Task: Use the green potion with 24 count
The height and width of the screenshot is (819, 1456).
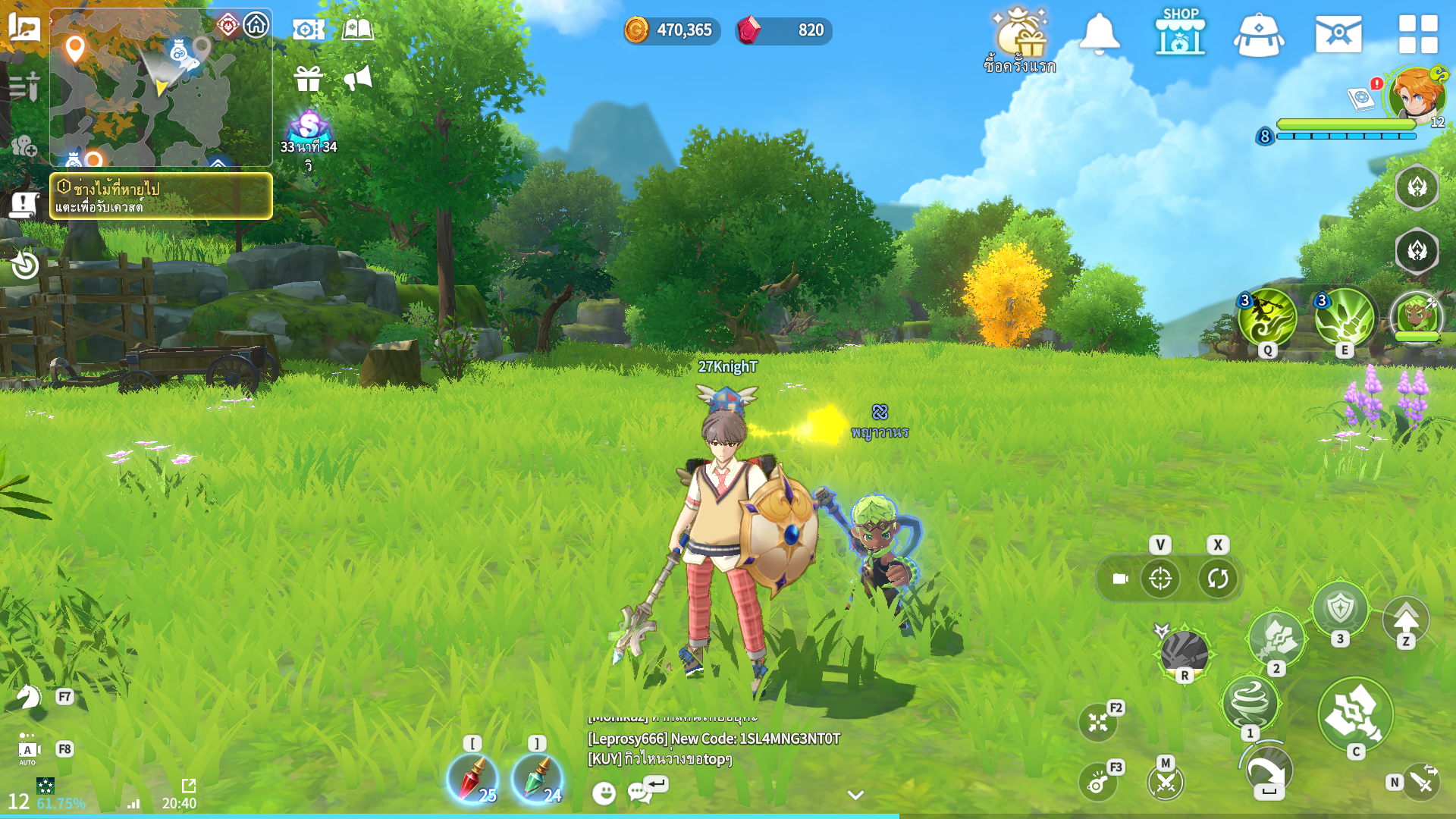Action: click(537, 779)
